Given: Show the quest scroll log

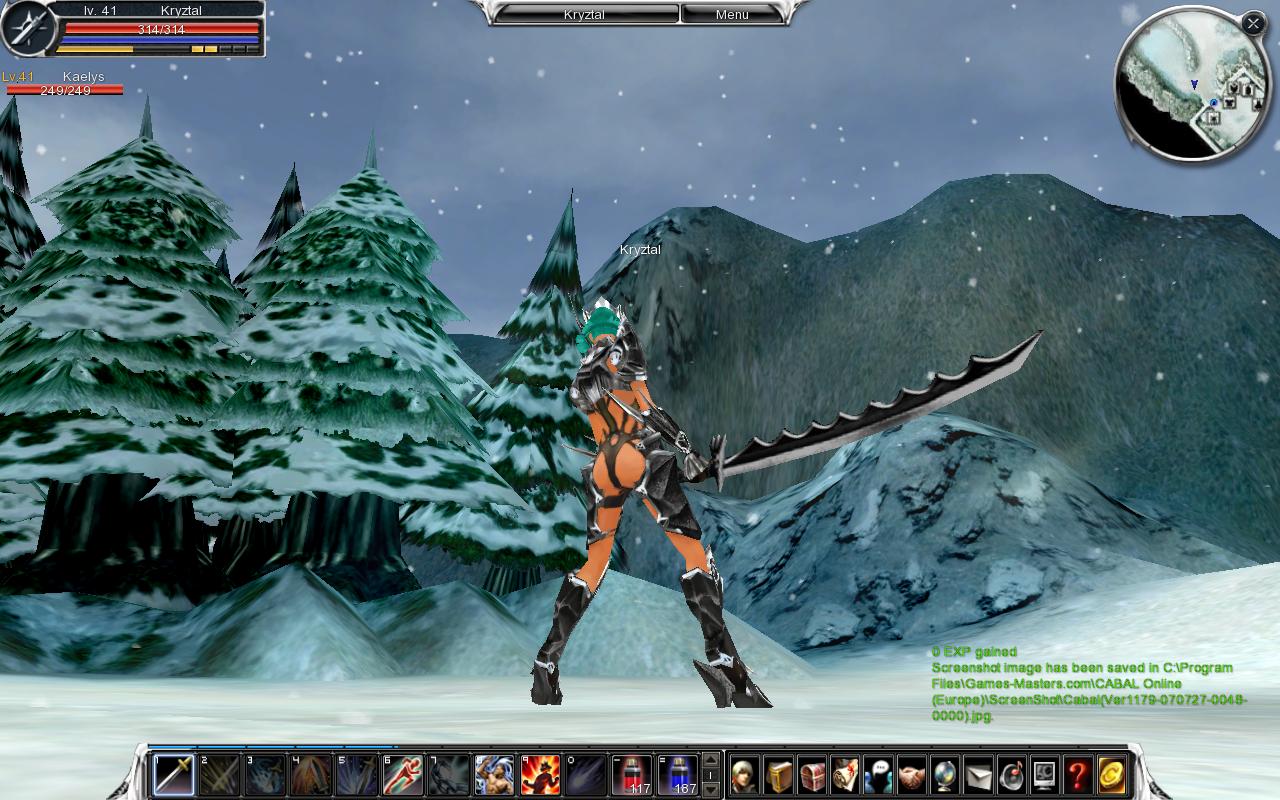Looking at the screenshot, I should 845,775.
